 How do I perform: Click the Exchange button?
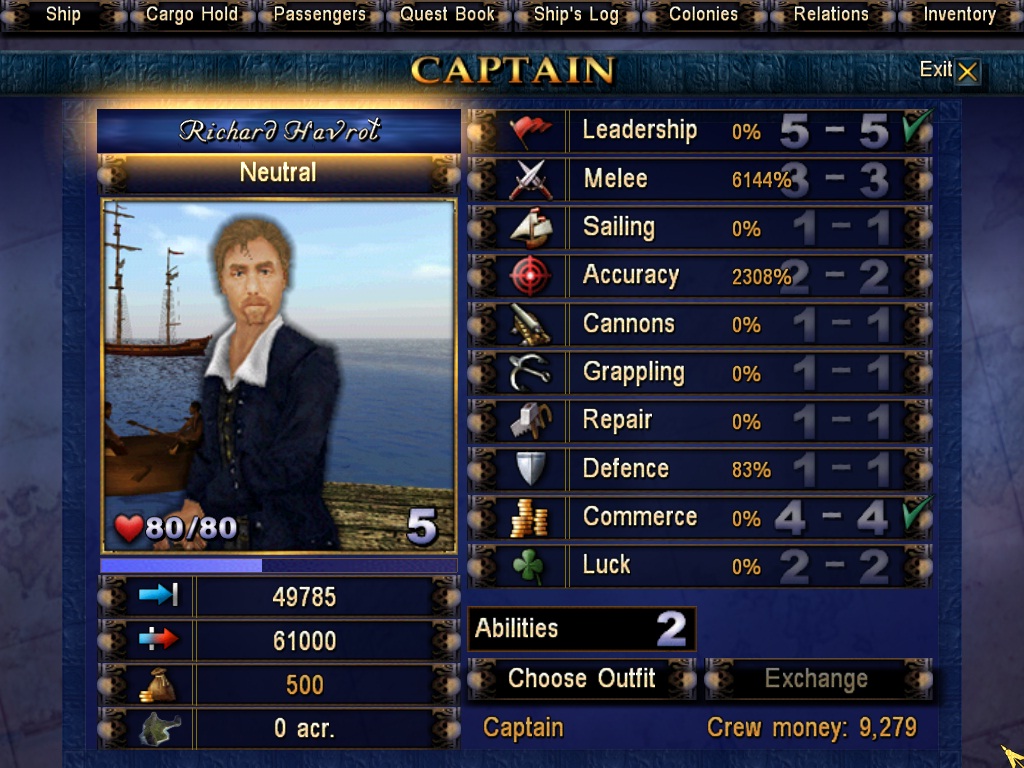tap(817, 679)
